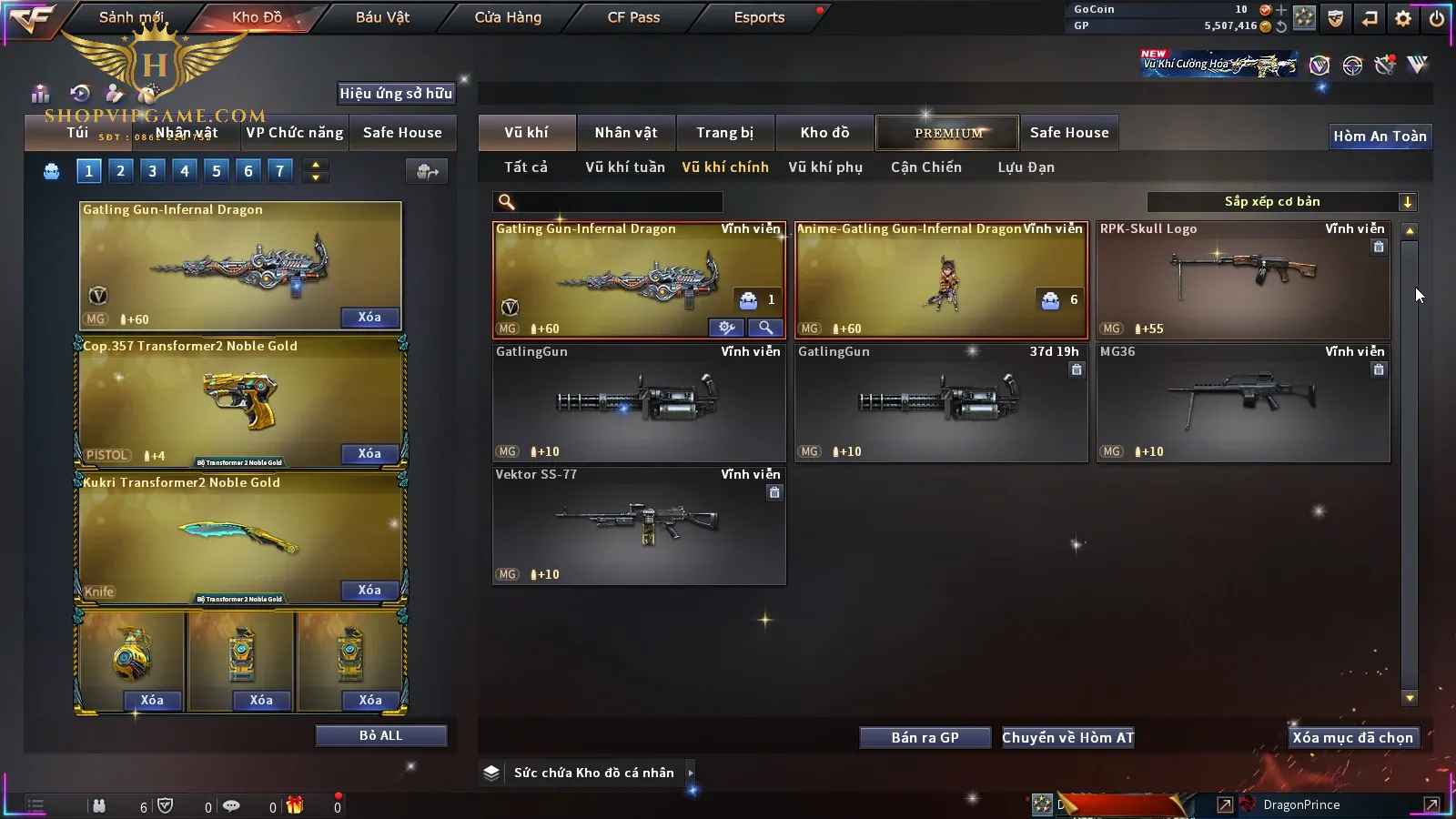Click the Bán ra GP button

tap(925, 738)
